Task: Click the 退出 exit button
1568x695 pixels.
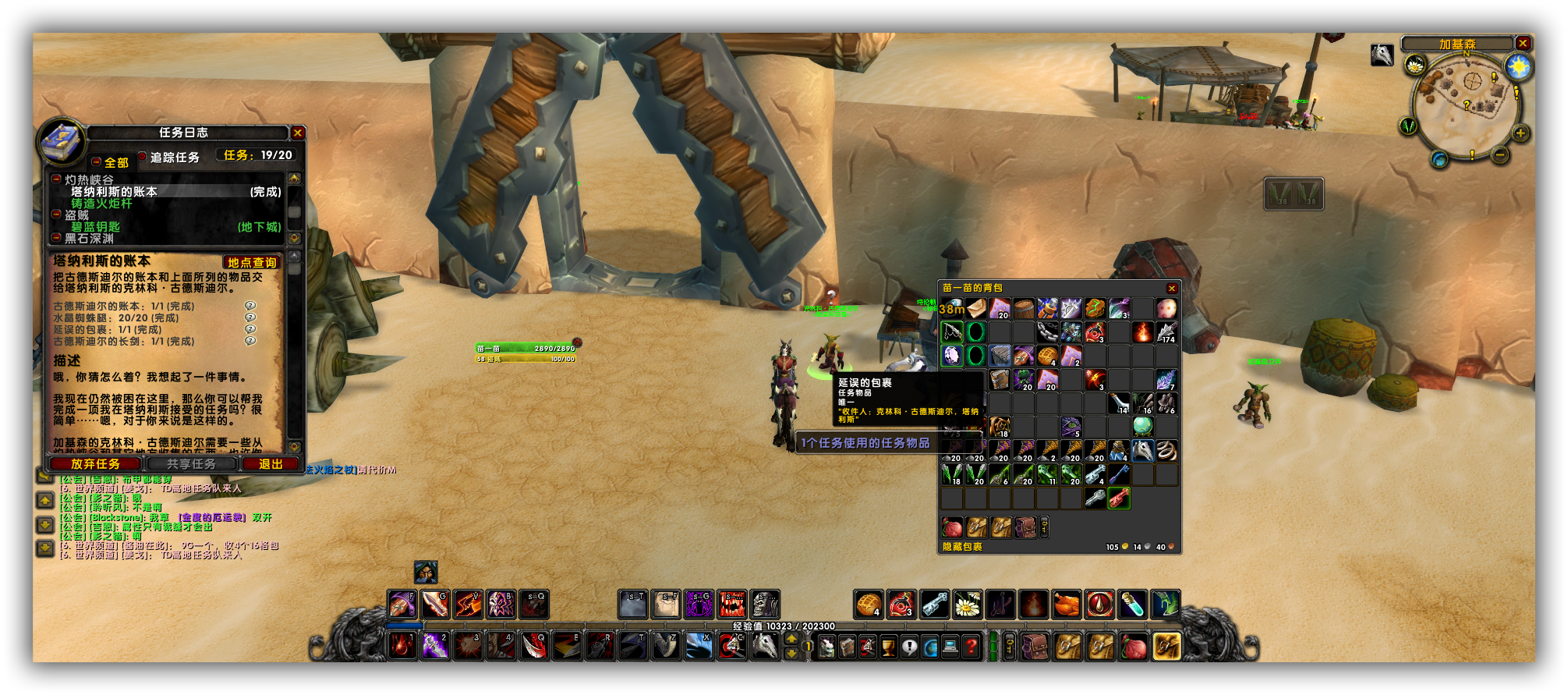Action: pyautogui.click(x=271, y=464)
